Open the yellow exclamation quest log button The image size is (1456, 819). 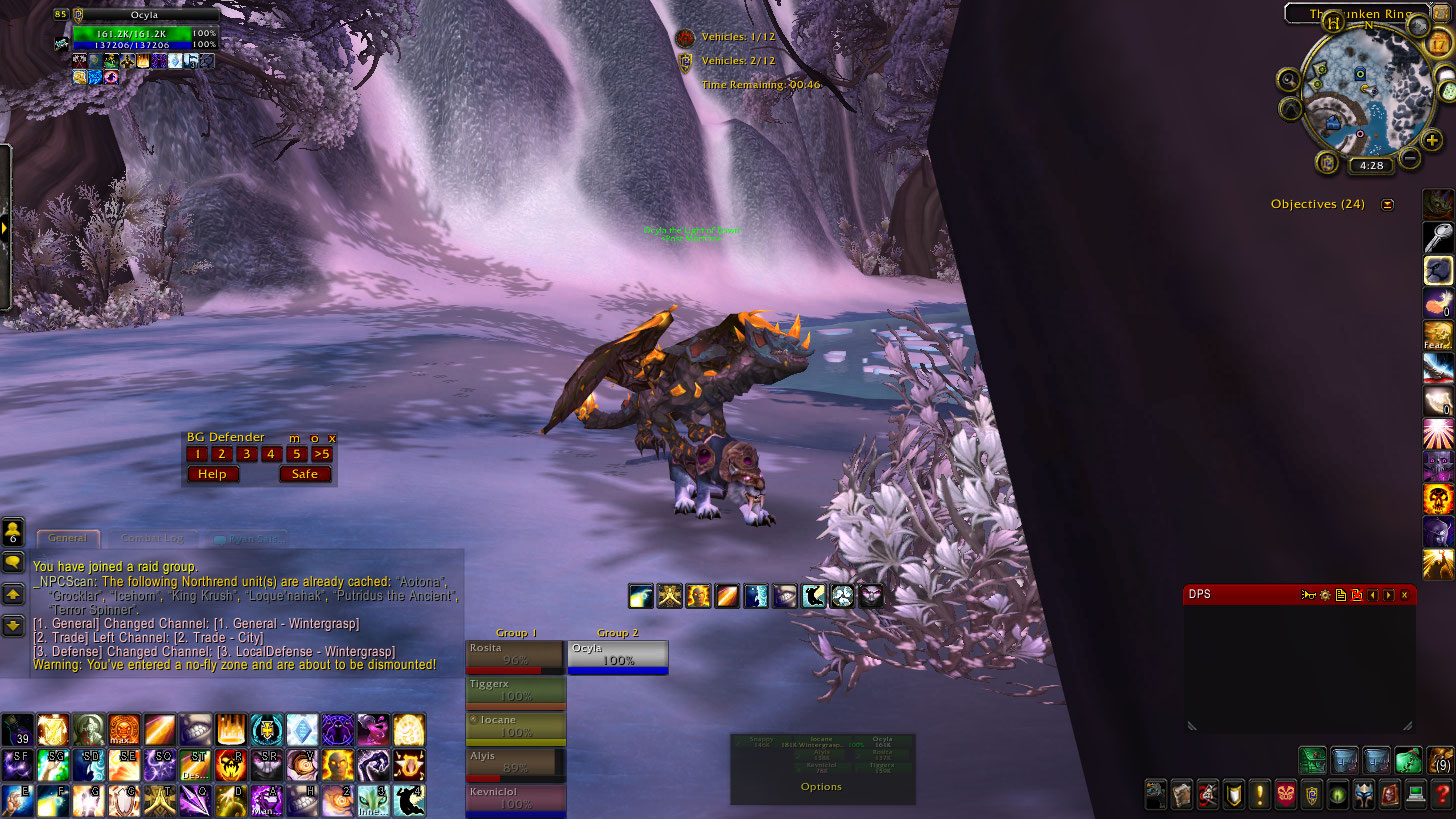coord(1259,795)
